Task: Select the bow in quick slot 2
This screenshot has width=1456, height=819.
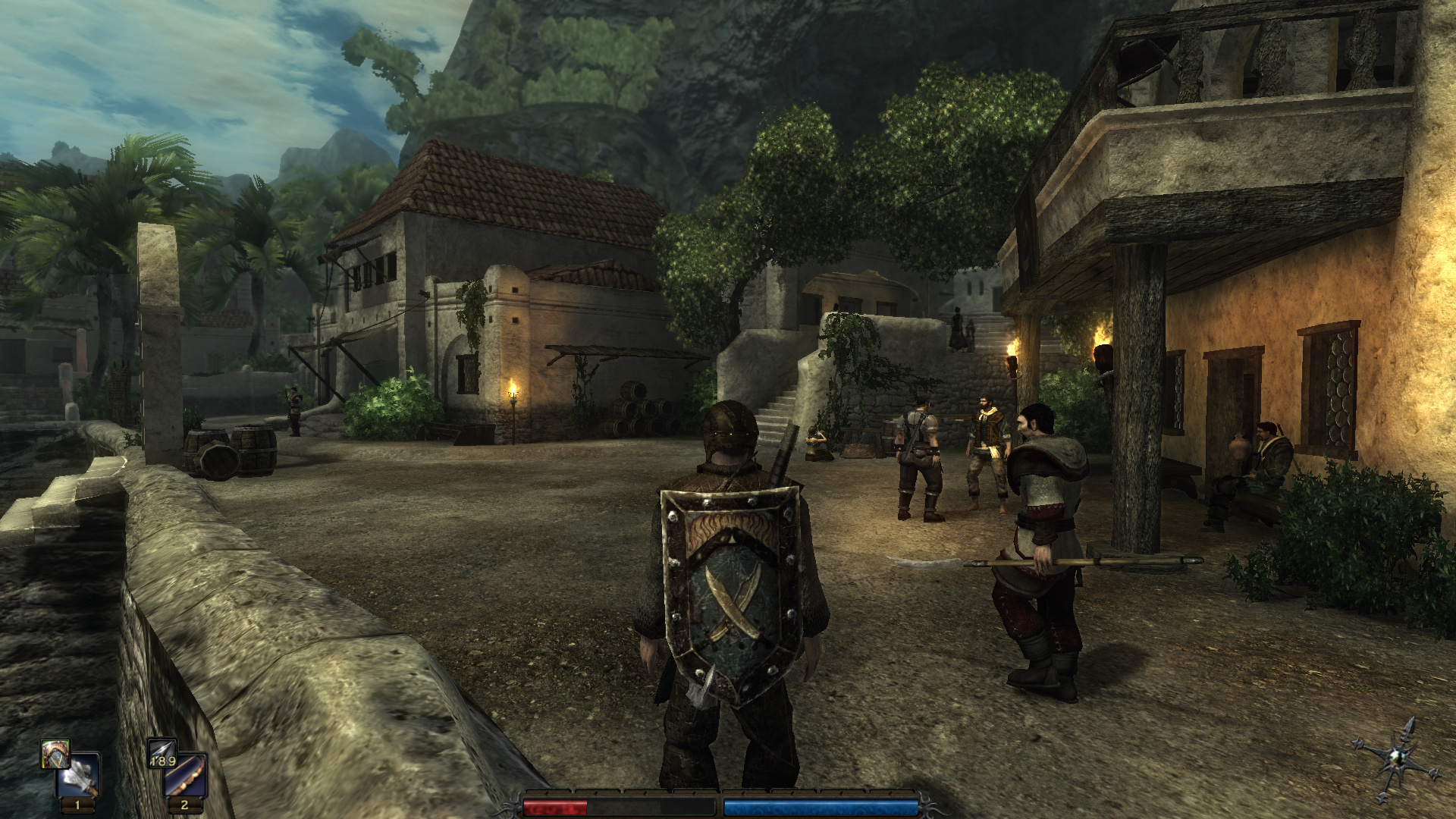Action: (x=186, y=775)
